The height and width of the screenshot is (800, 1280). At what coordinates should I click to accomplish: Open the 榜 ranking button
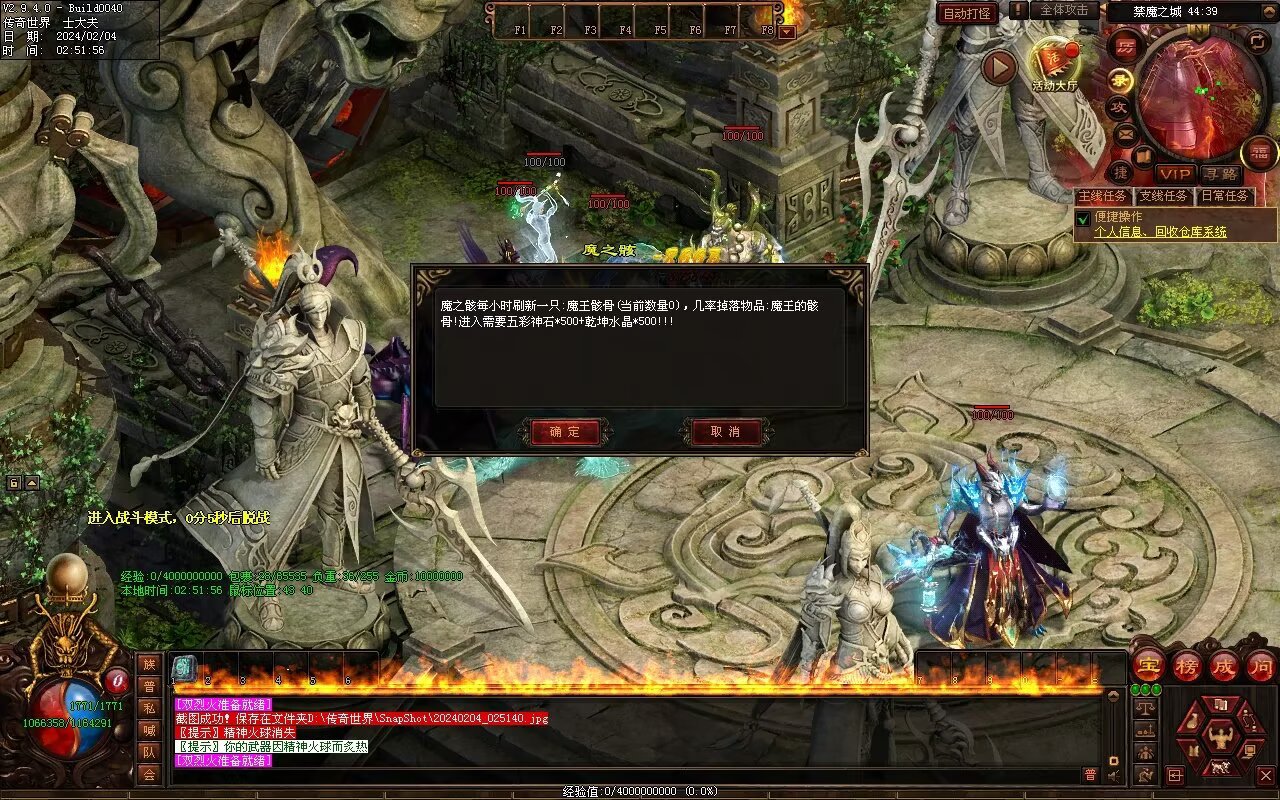[1187, 665]
